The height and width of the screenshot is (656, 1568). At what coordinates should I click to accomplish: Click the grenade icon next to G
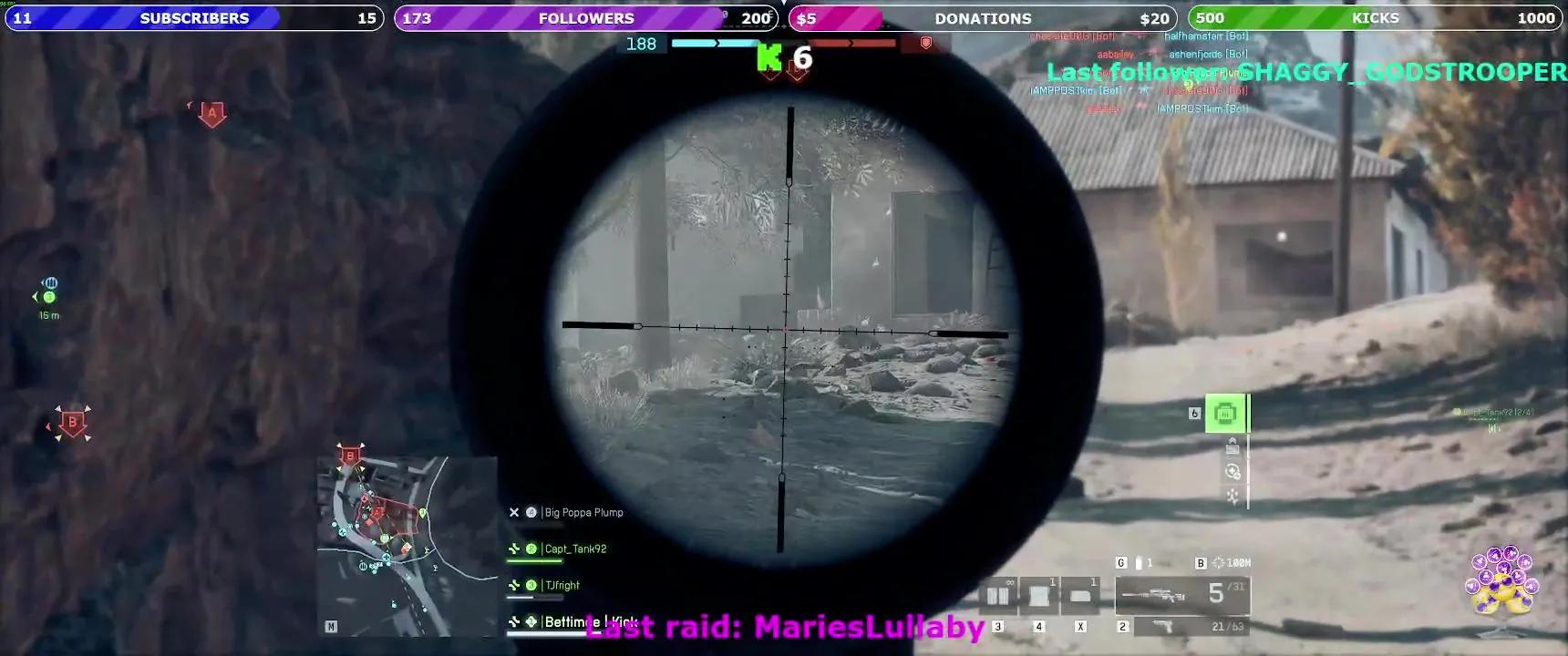[x=1140, y=563]
